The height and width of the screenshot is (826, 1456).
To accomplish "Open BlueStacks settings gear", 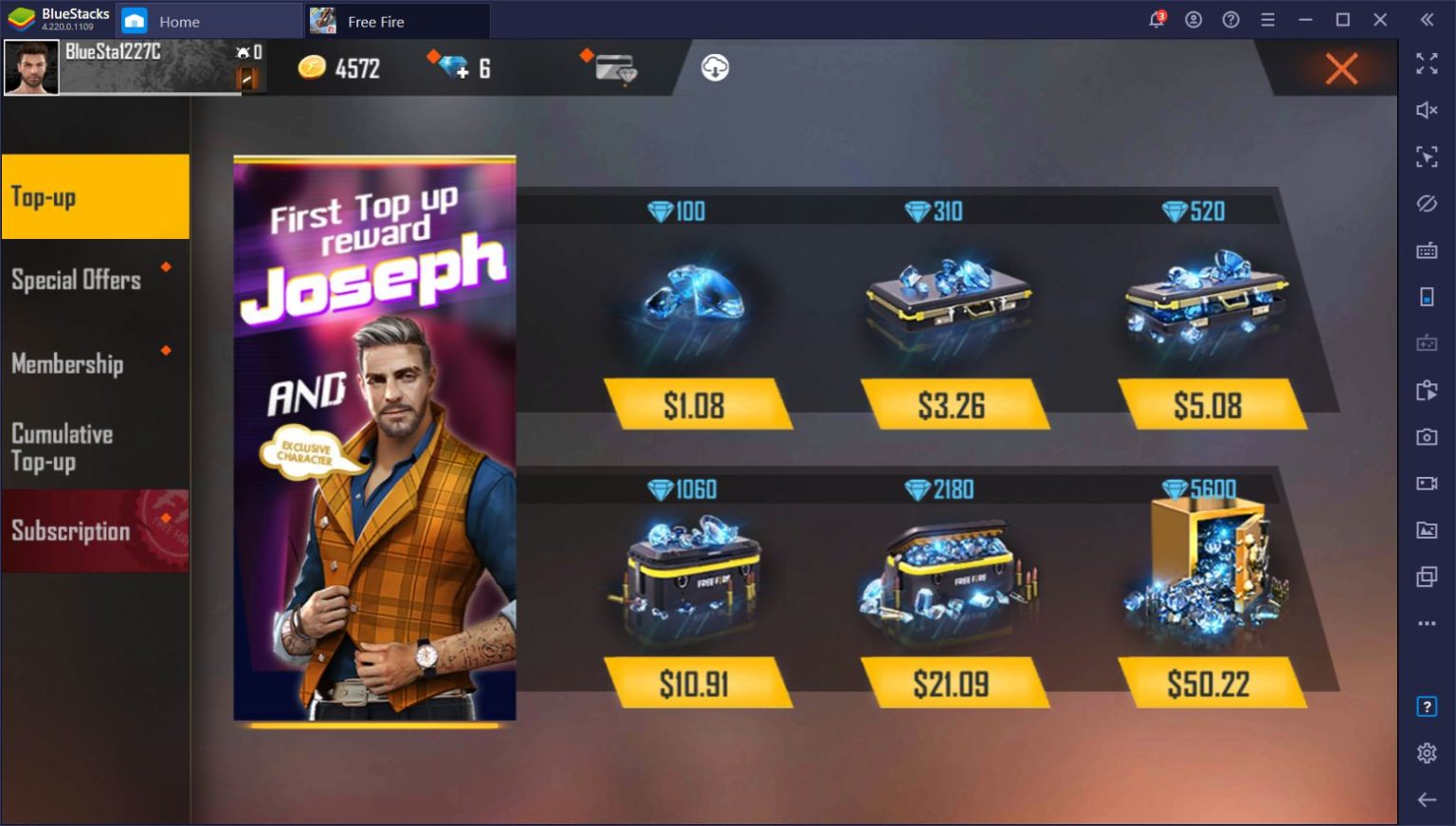I will [1427, 752].
